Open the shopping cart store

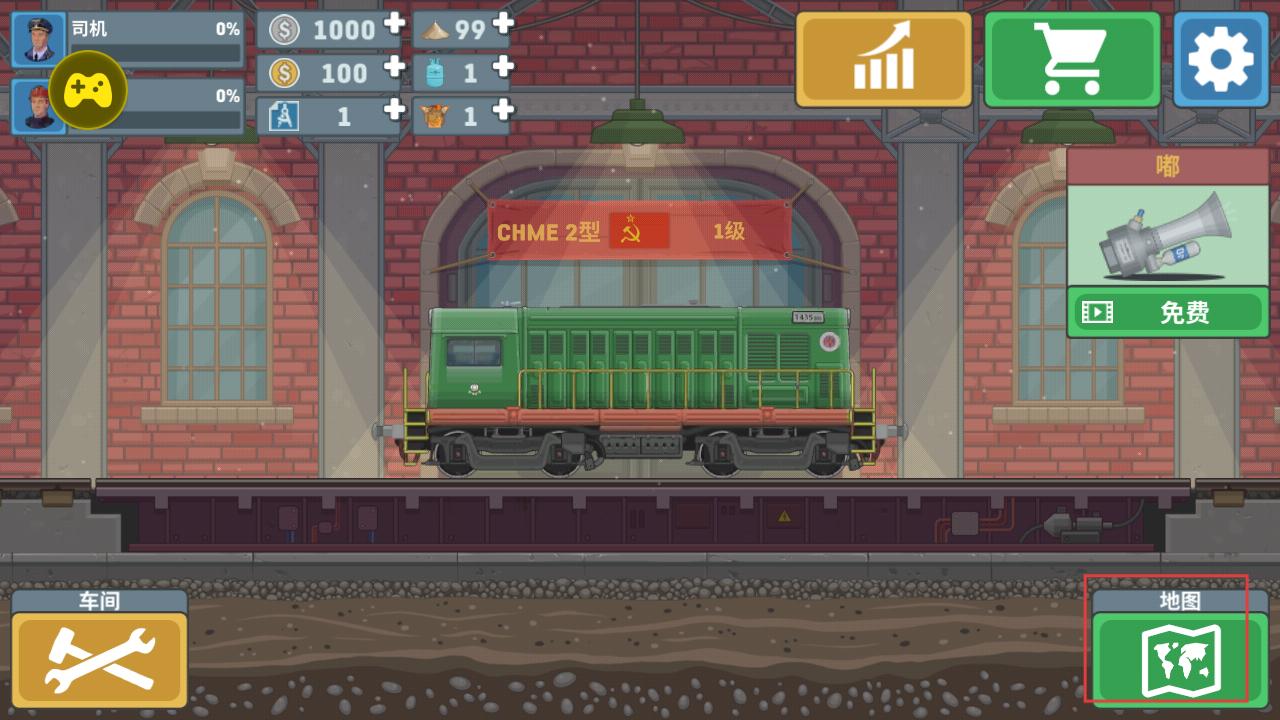point(1072,60)
